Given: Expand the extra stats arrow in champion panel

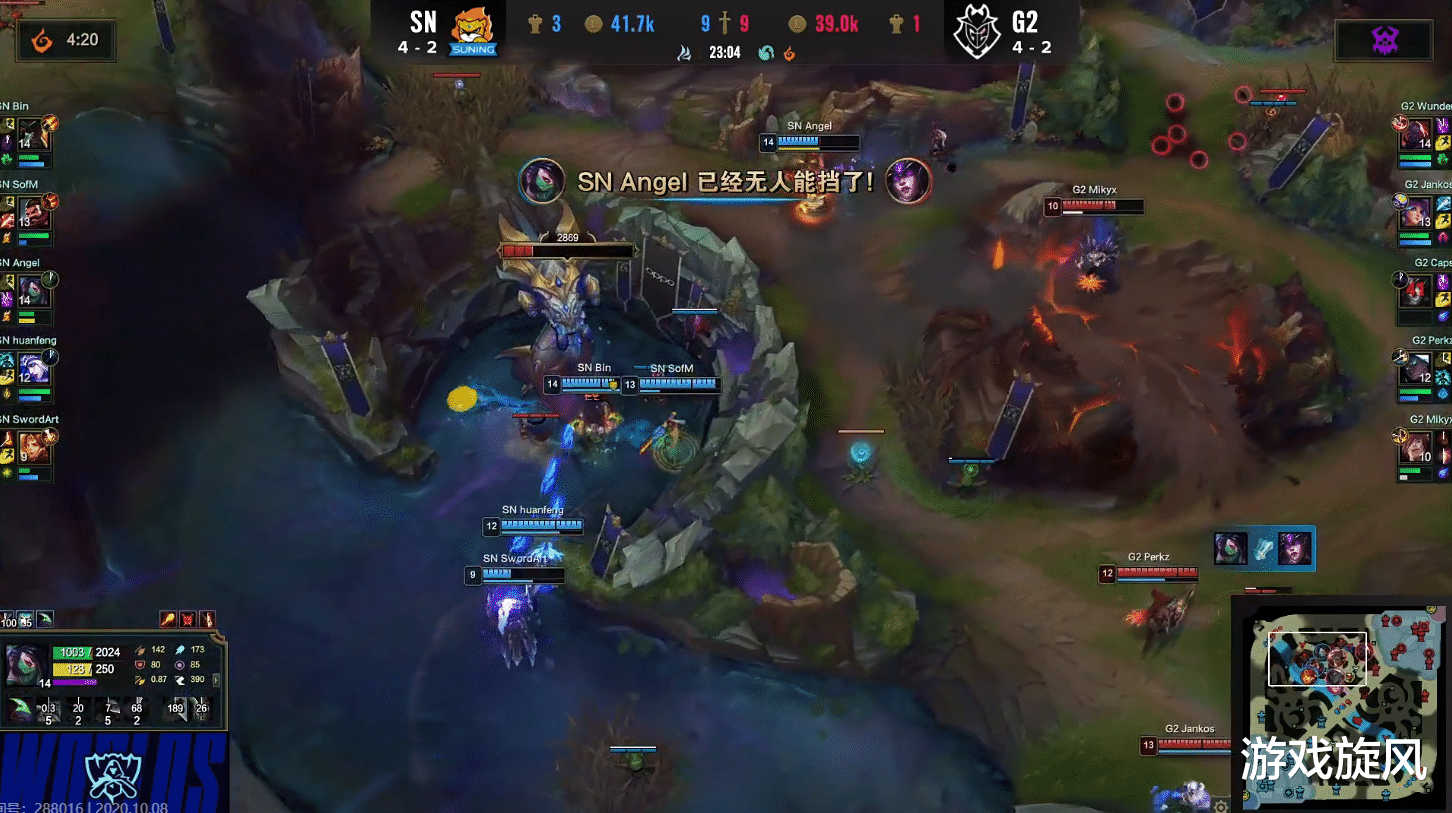Looking at the screenshot, I should [217, 680].
